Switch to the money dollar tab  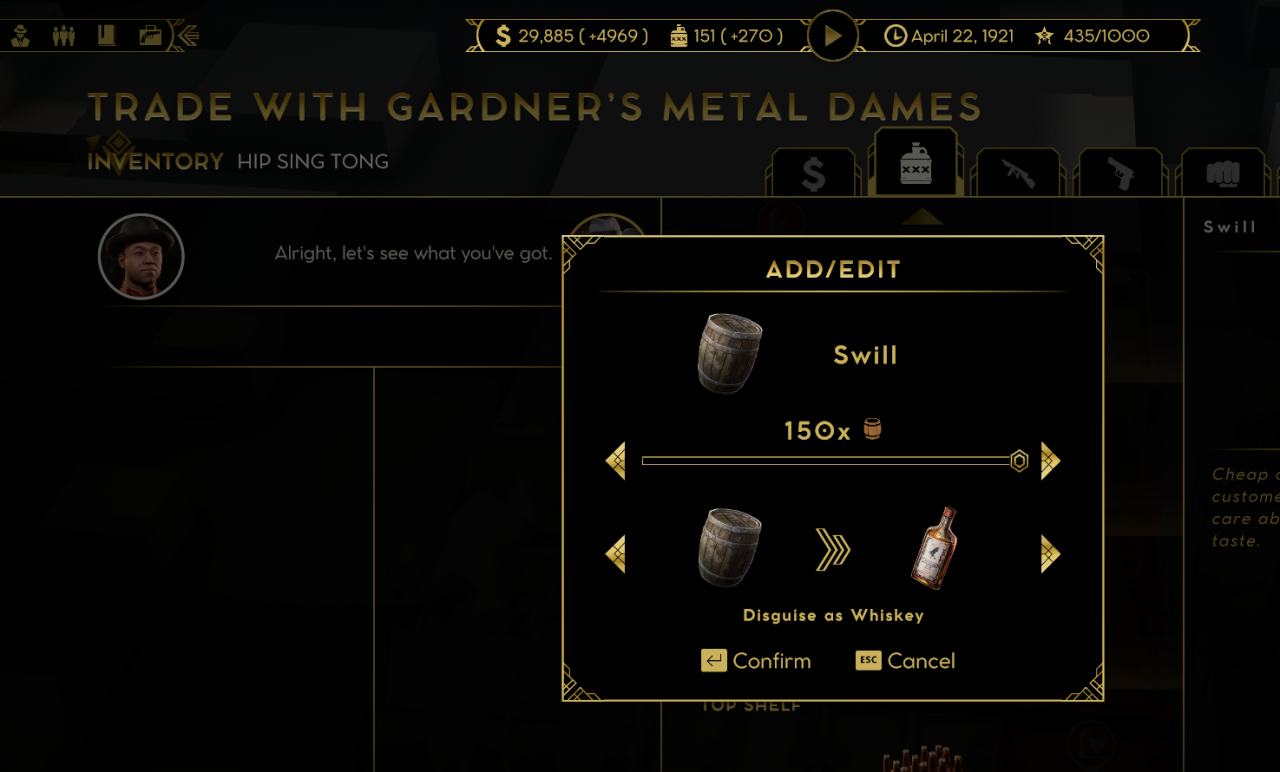(813, 174)
